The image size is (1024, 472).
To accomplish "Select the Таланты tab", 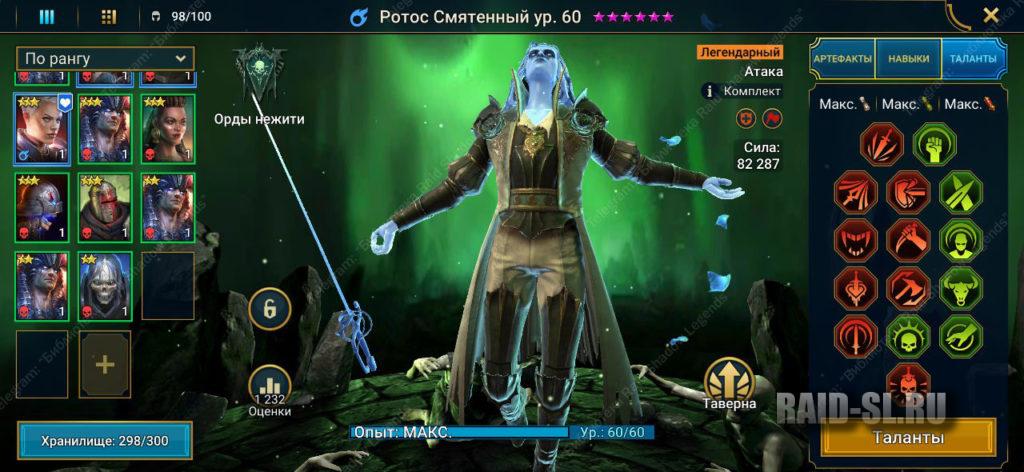I will 972,59.
